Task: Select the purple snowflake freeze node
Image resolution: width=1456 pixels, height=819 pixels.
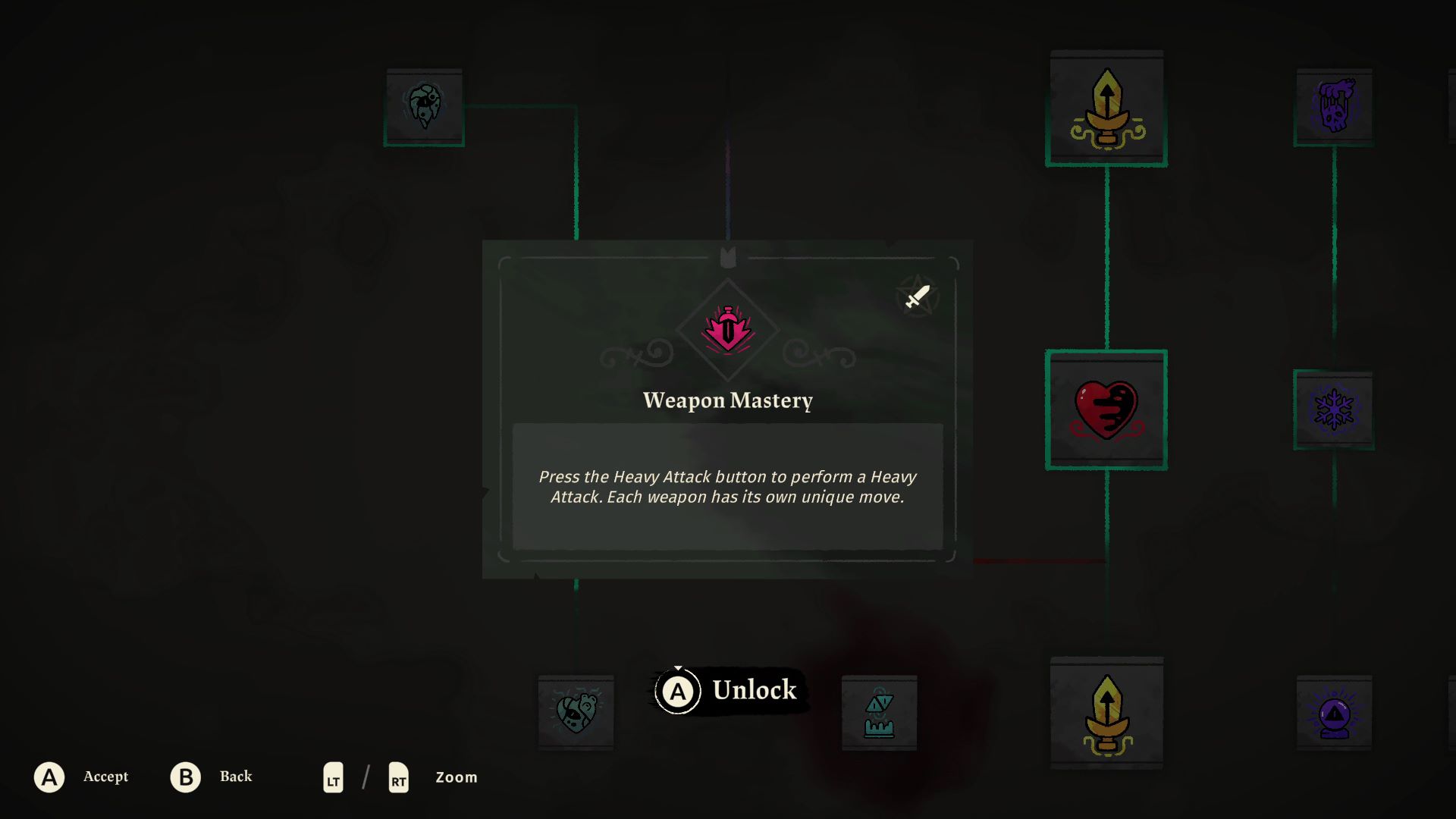Action: point(1333,409)
